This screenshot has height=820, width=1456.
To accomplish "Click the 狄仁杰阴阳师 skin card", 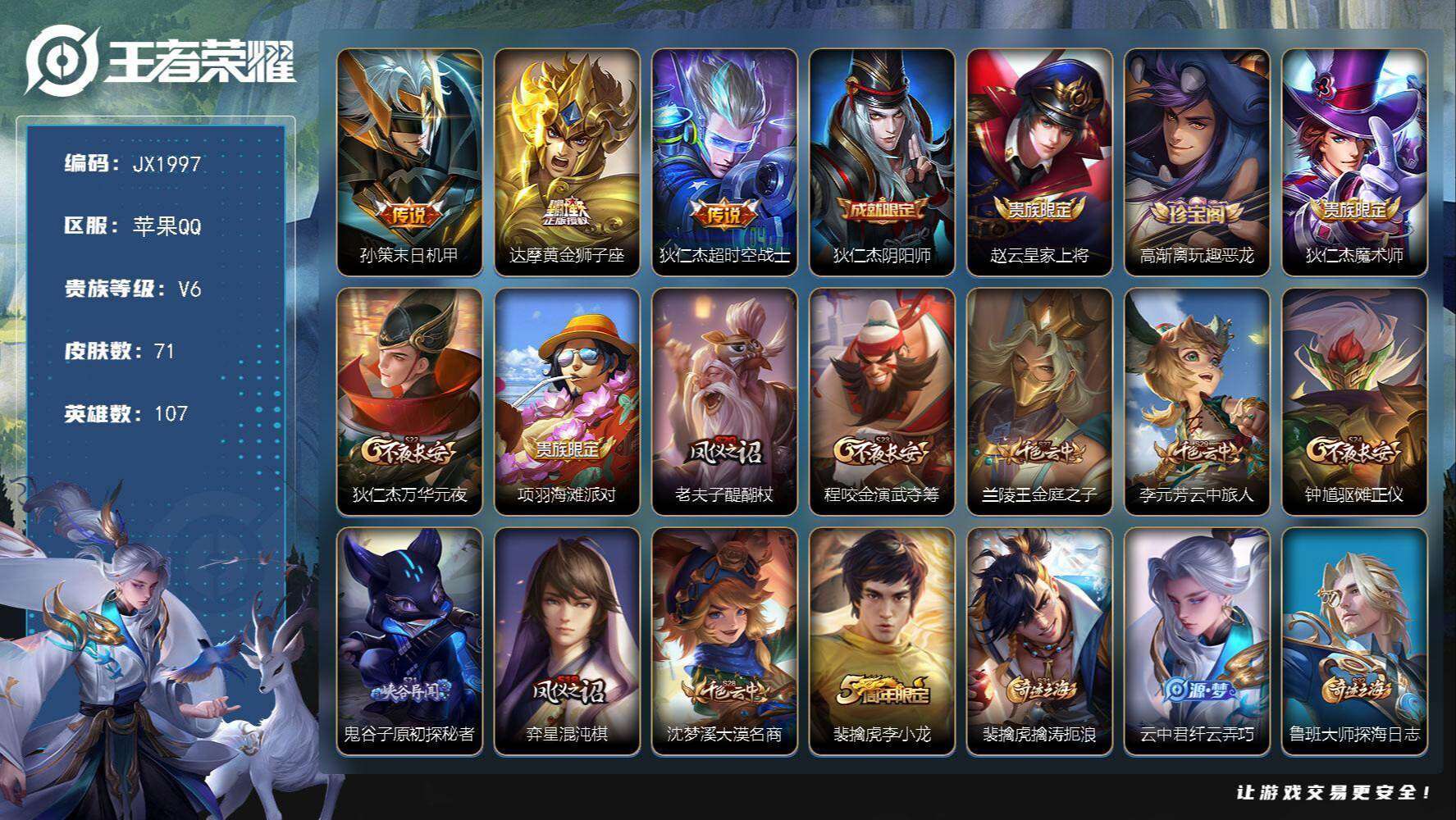I will 882,162.
